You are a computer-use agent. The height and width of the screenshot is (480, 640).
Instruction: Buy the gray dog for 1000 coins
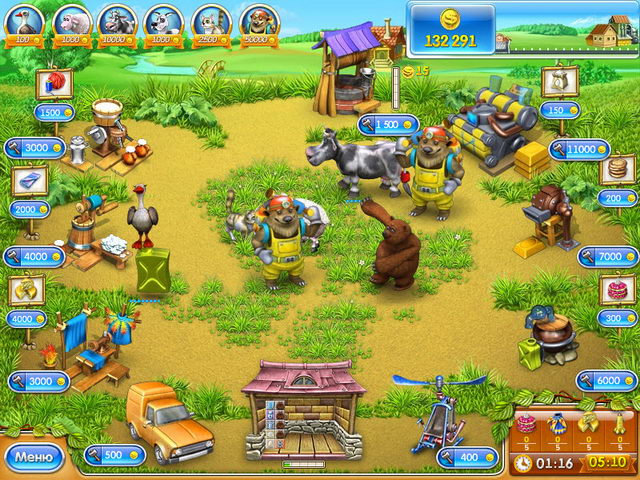(163, 22)
